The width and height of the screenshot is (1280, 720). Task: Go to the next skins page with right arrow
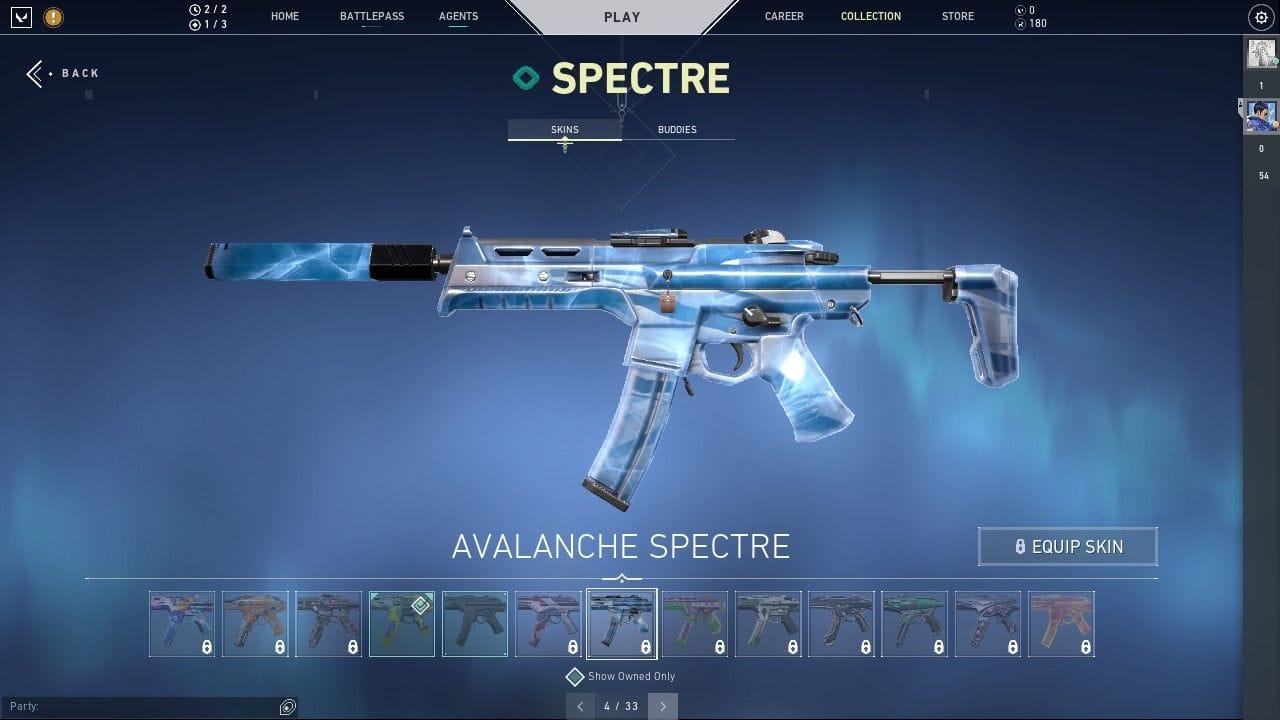(662, 706)
